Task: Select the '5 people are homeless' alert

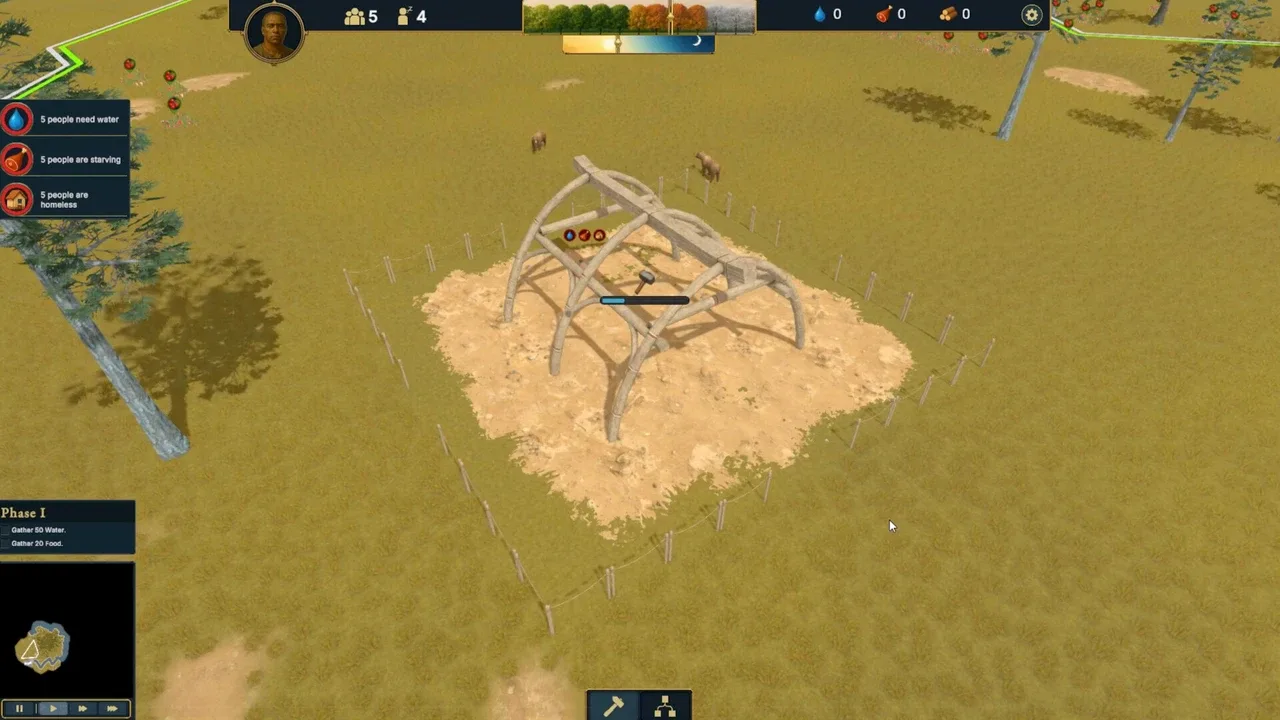Action: click(65, 200)
